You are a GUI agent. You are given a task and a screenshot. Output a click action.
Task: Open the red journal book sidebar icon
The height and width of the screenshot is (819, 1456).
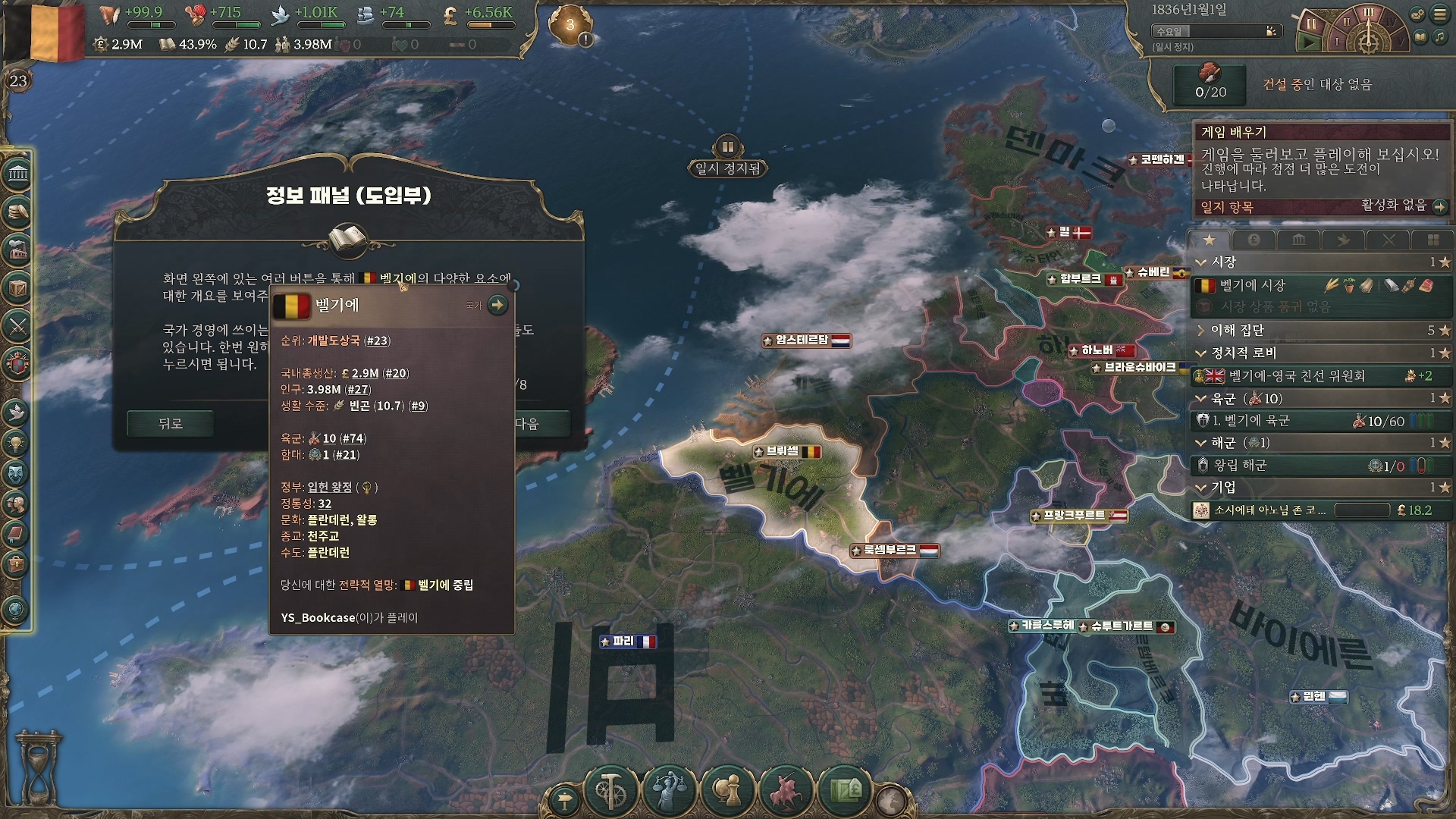click(17, 534)
